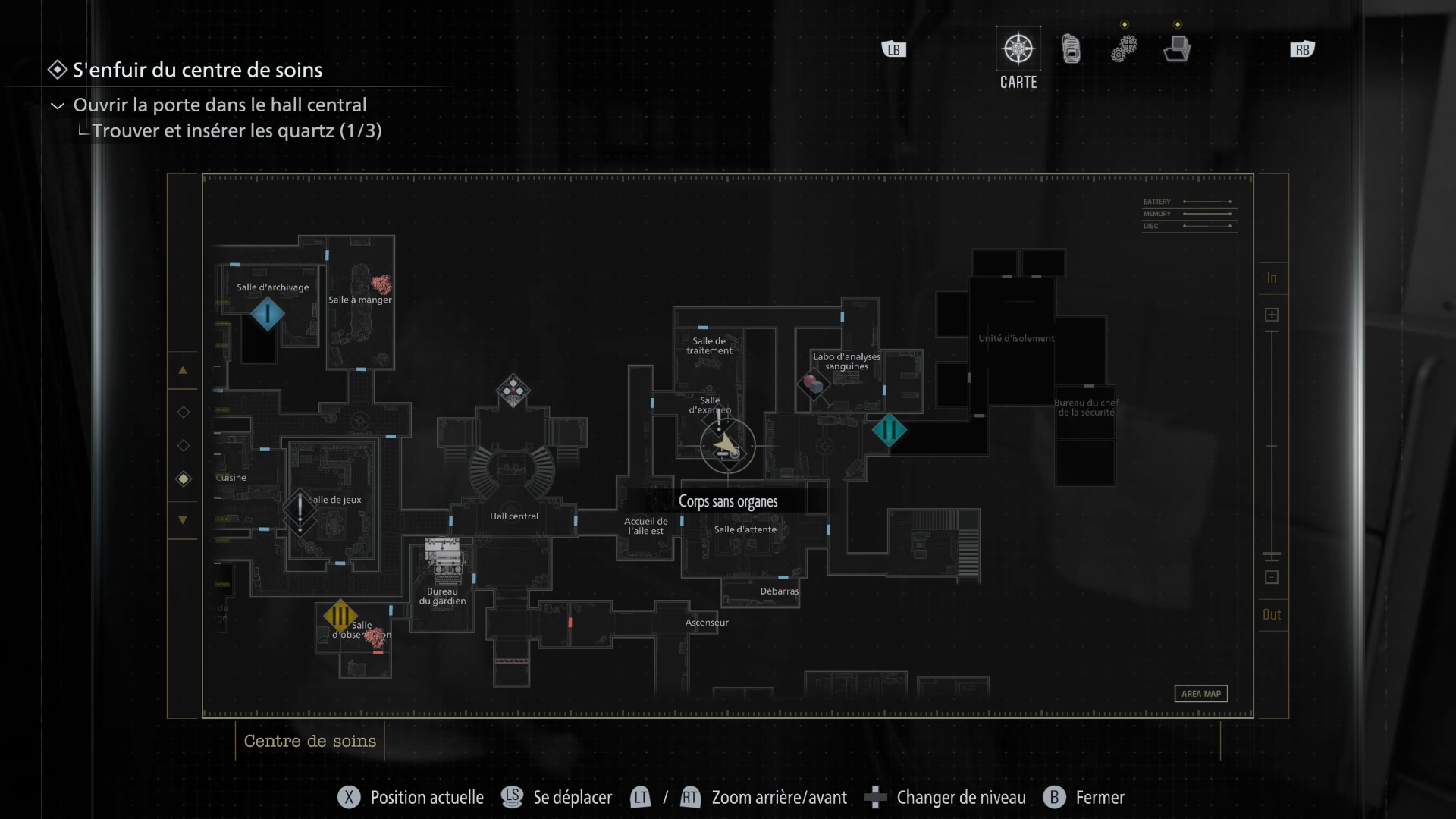This screenshot has height=819, width=1456.
Task: Switch to the gears tab
Action: point(1124,49)
